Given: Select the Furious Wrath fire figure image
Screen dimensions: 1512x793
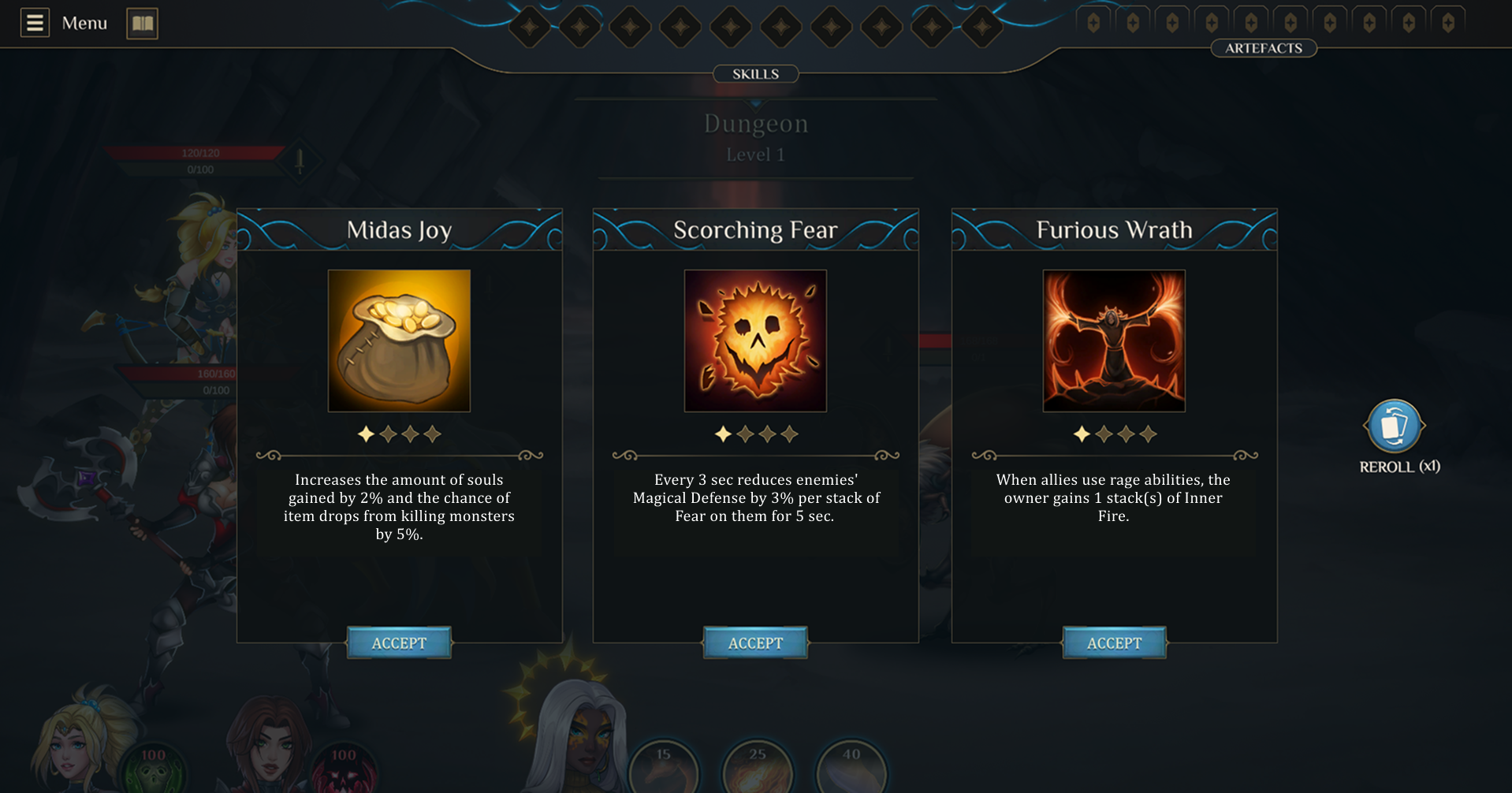Looking at the screenshot, I should click(x=1114, y=341).
